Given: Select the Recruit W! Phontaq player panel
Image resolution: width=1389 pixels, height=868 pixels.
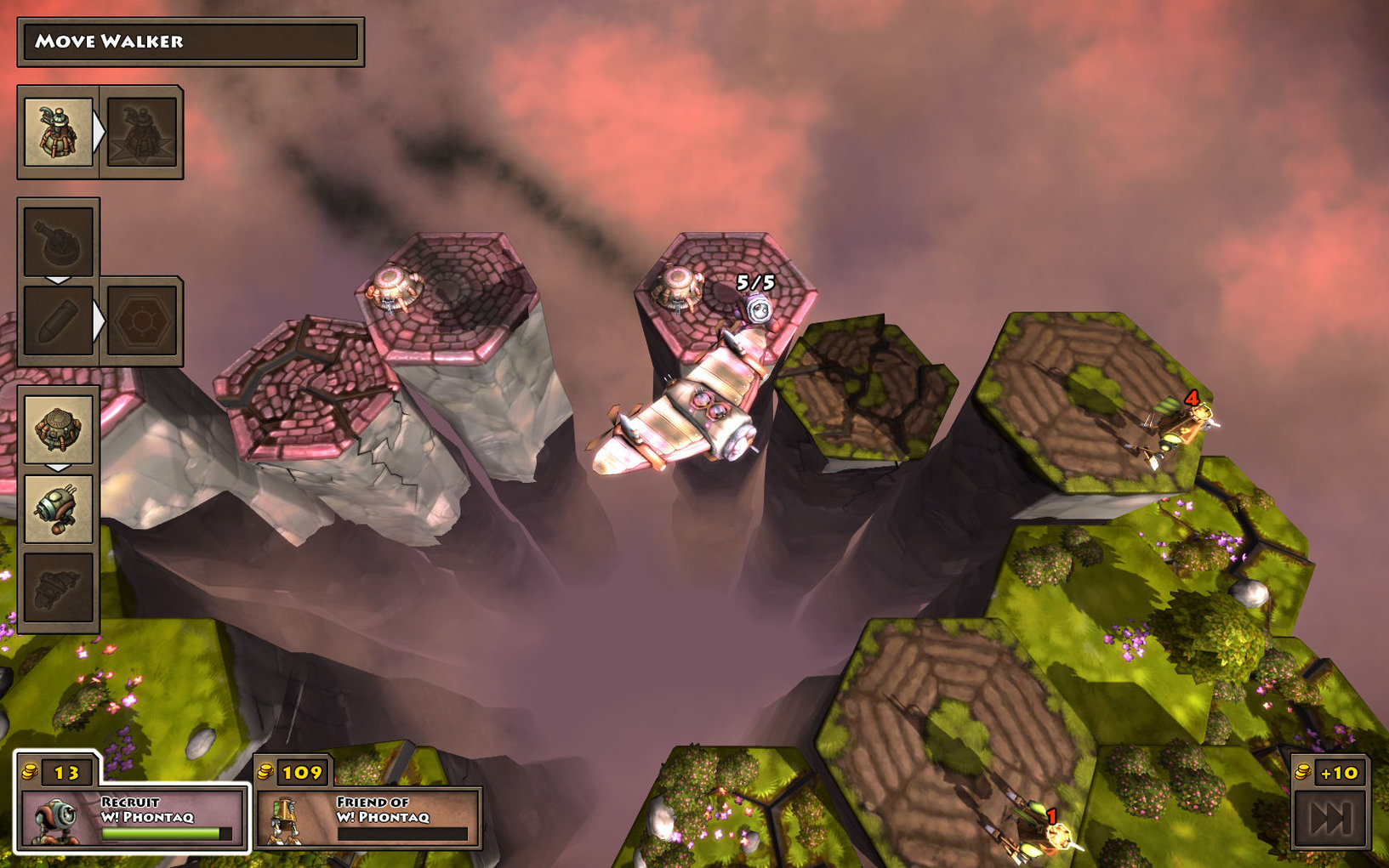Looking at the screenshot, I should coord(132,818).
